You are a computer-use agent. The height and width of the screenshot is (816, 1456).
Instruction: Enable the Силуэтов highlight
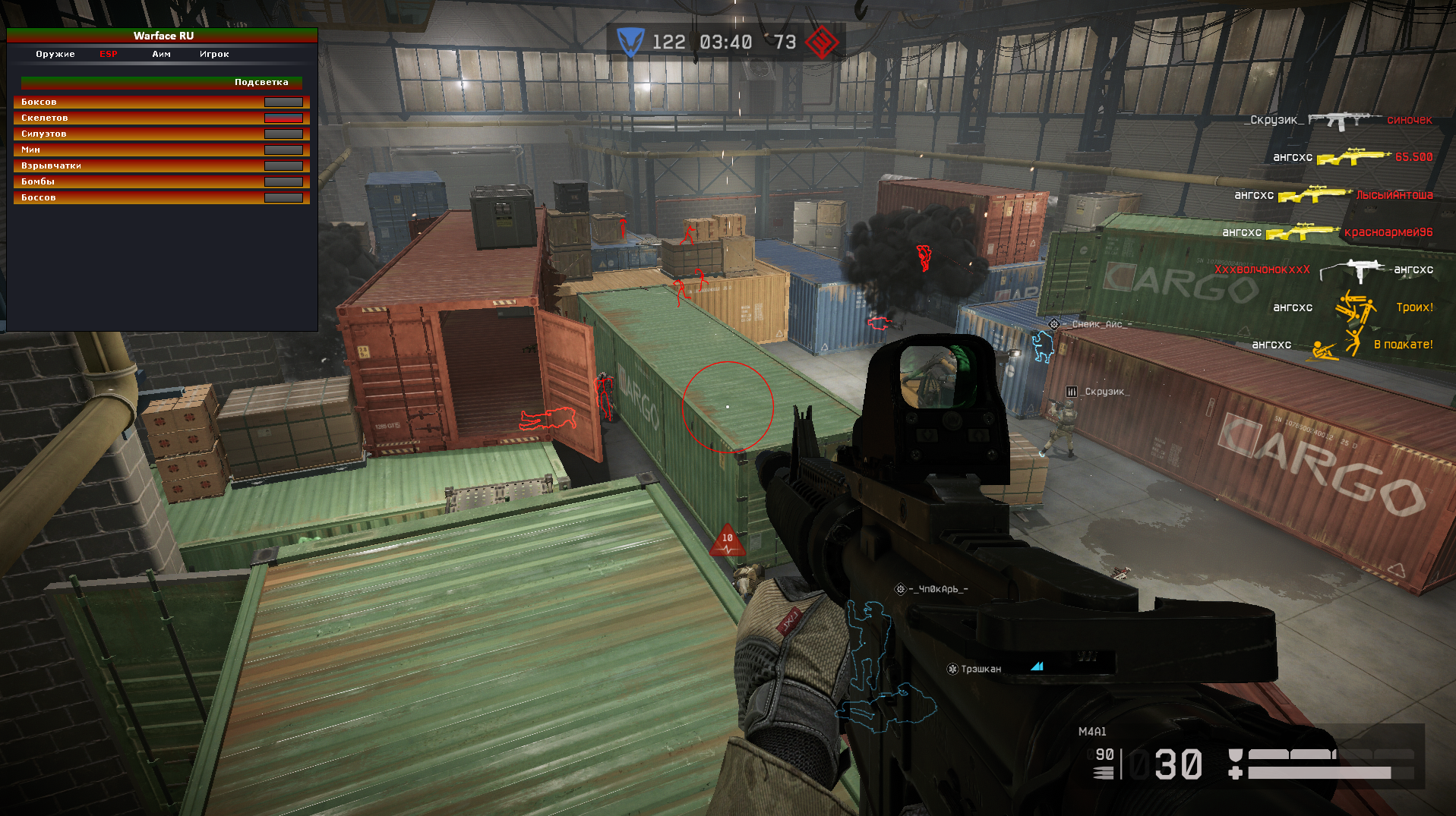(x=283, y=134)
